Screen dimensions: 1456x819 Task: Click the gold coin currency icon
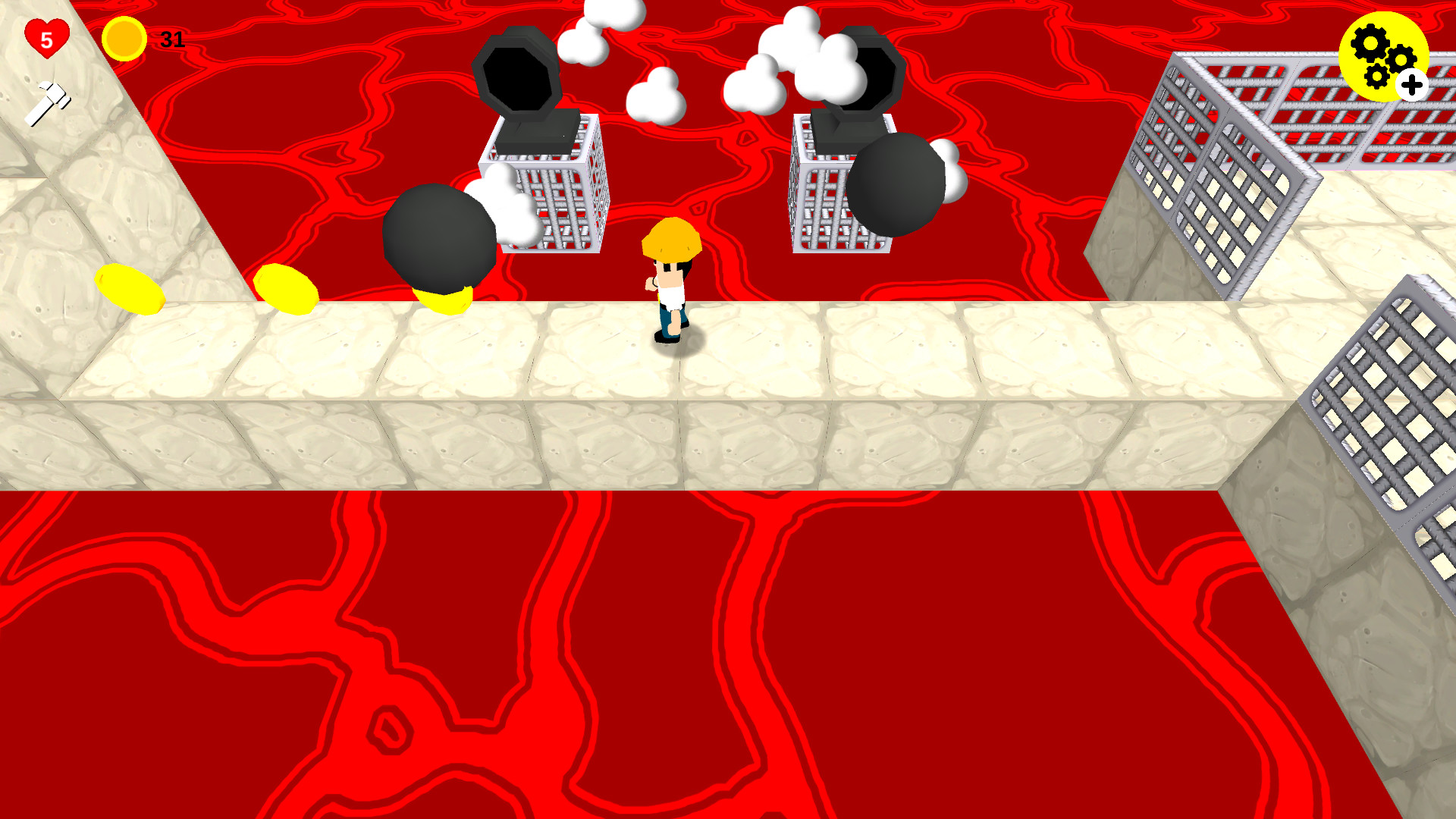(123, 39)
